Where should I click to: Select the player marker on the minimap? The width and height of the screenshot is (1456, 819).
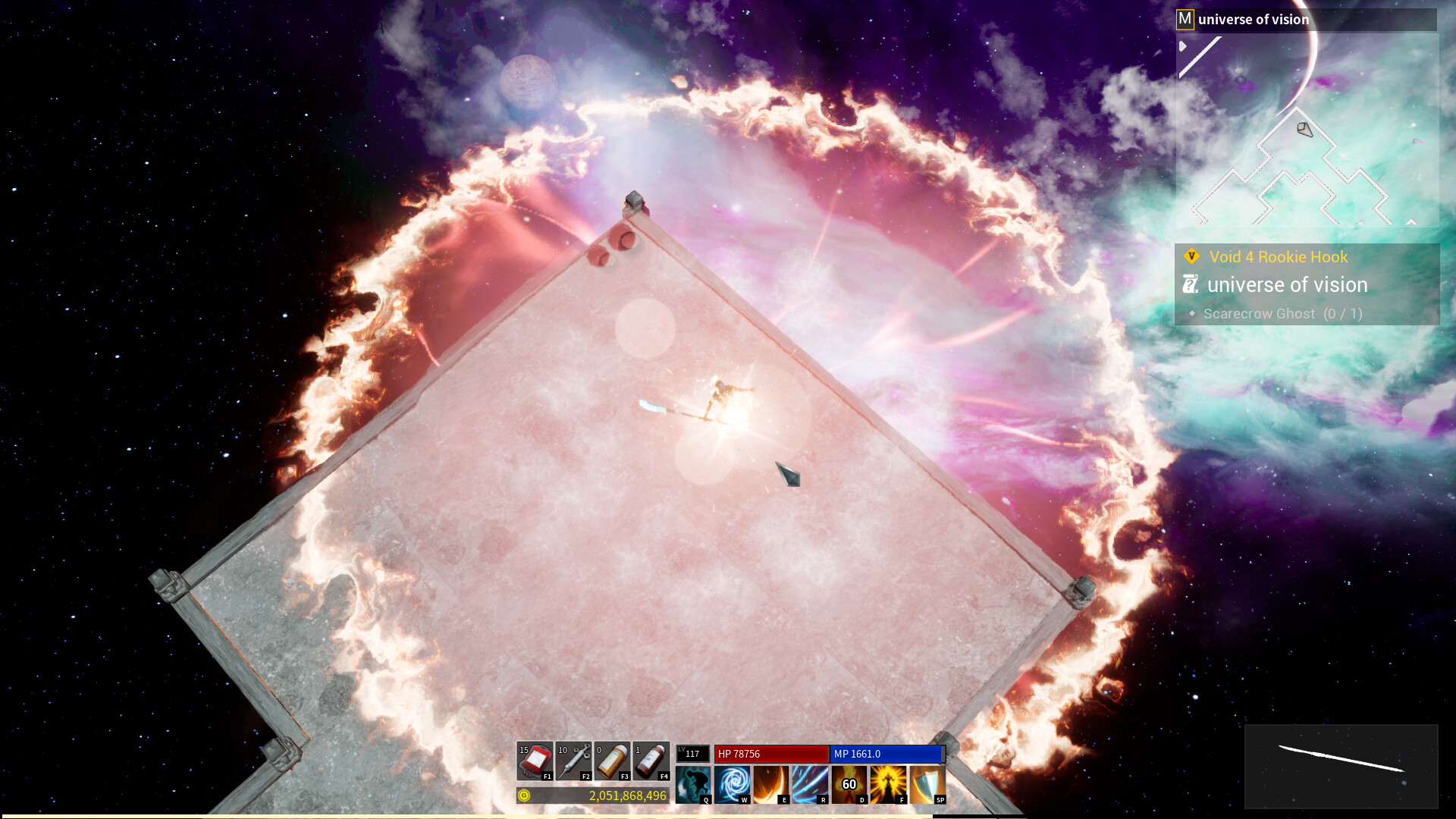click(x=1305, y=128)
